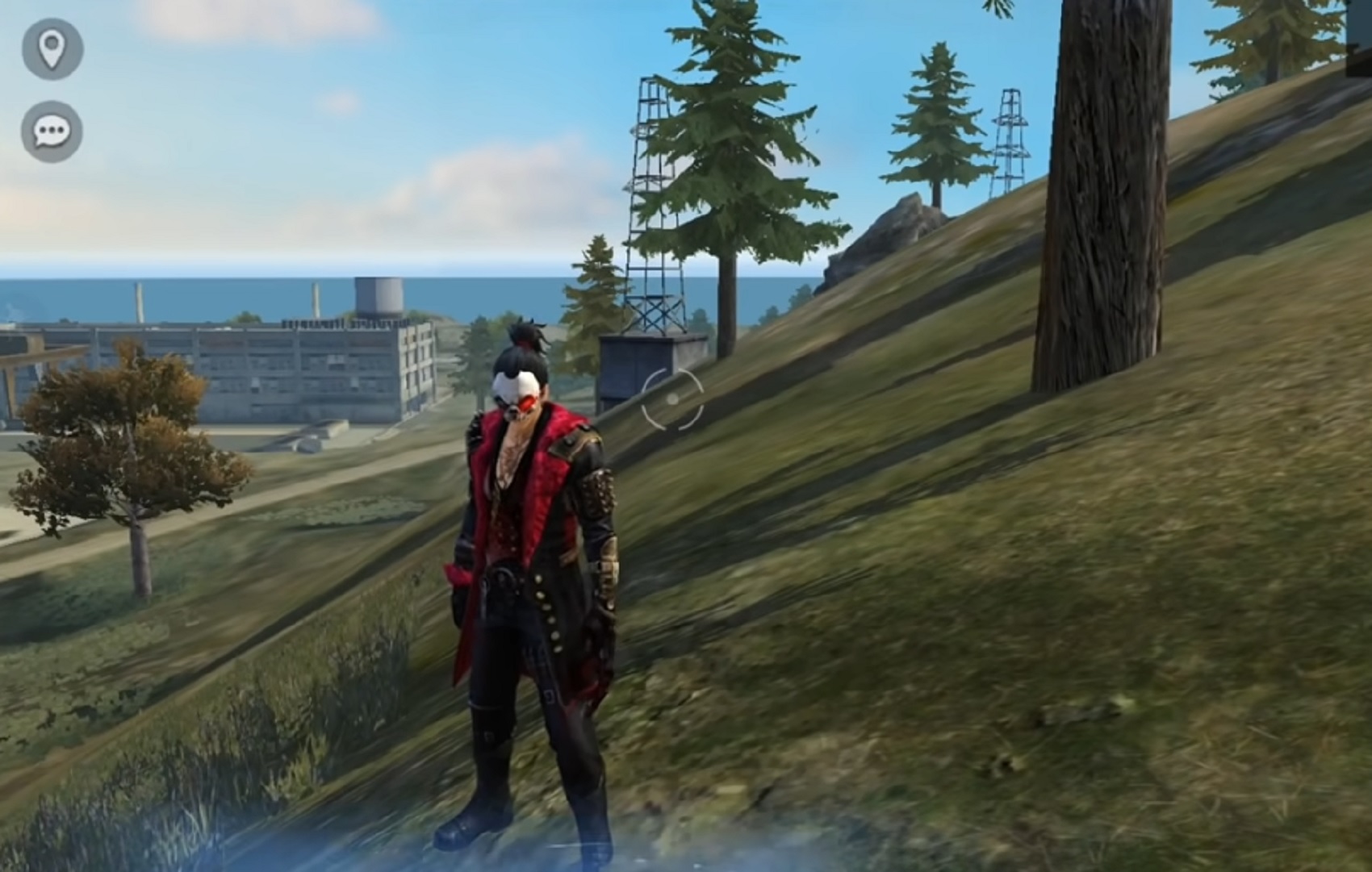Tap the water tower above the factory

pos(379,294)
